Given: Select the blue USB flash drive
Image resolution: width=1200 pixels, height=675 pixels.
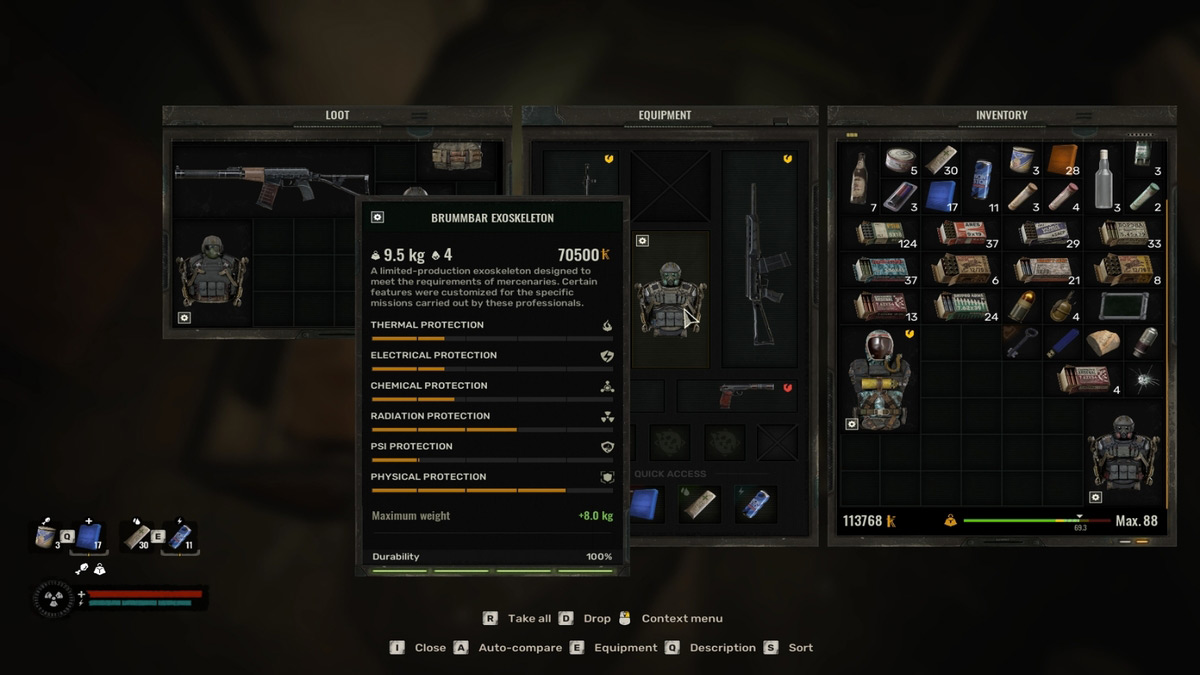Looking at the screenshot, I should tap(1061, 342).
